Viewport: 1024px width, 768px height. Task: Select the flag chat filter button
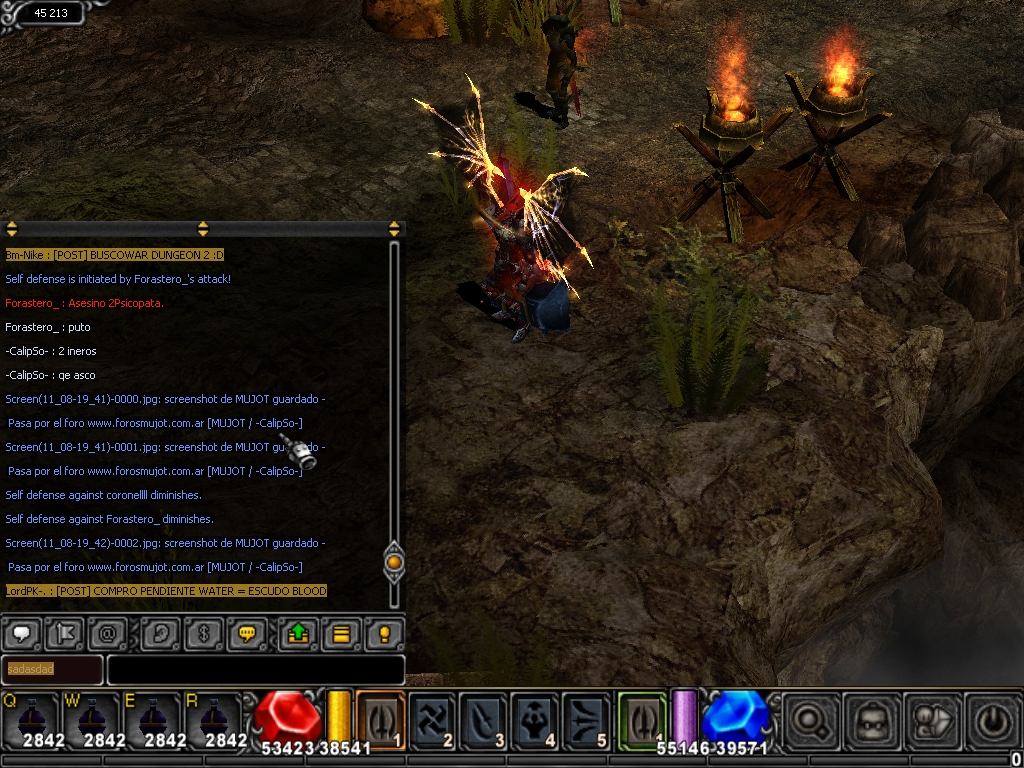[65, 633]
